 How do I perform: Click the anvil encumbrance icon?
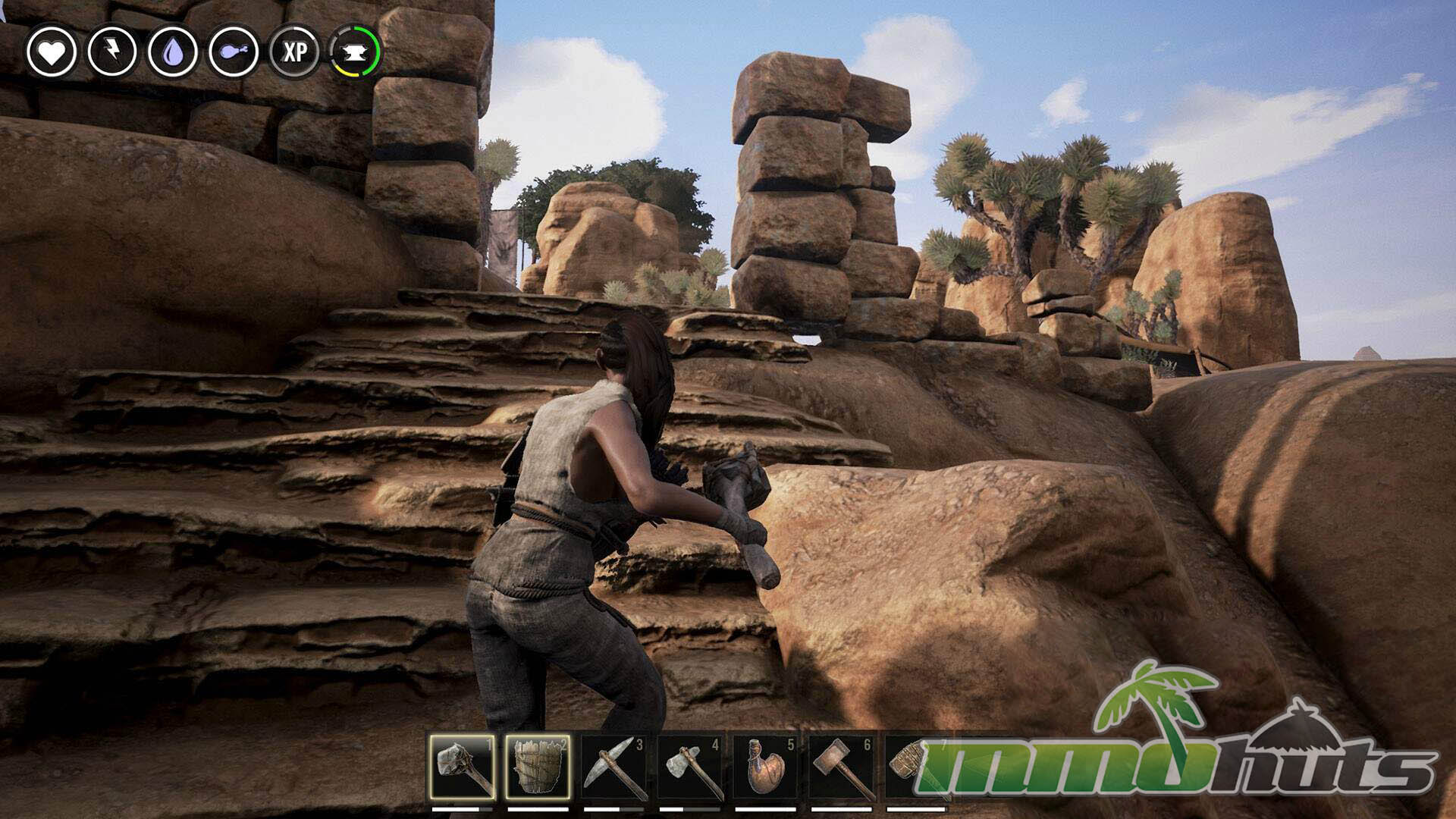pyautogui.click(x=355, y=52)
